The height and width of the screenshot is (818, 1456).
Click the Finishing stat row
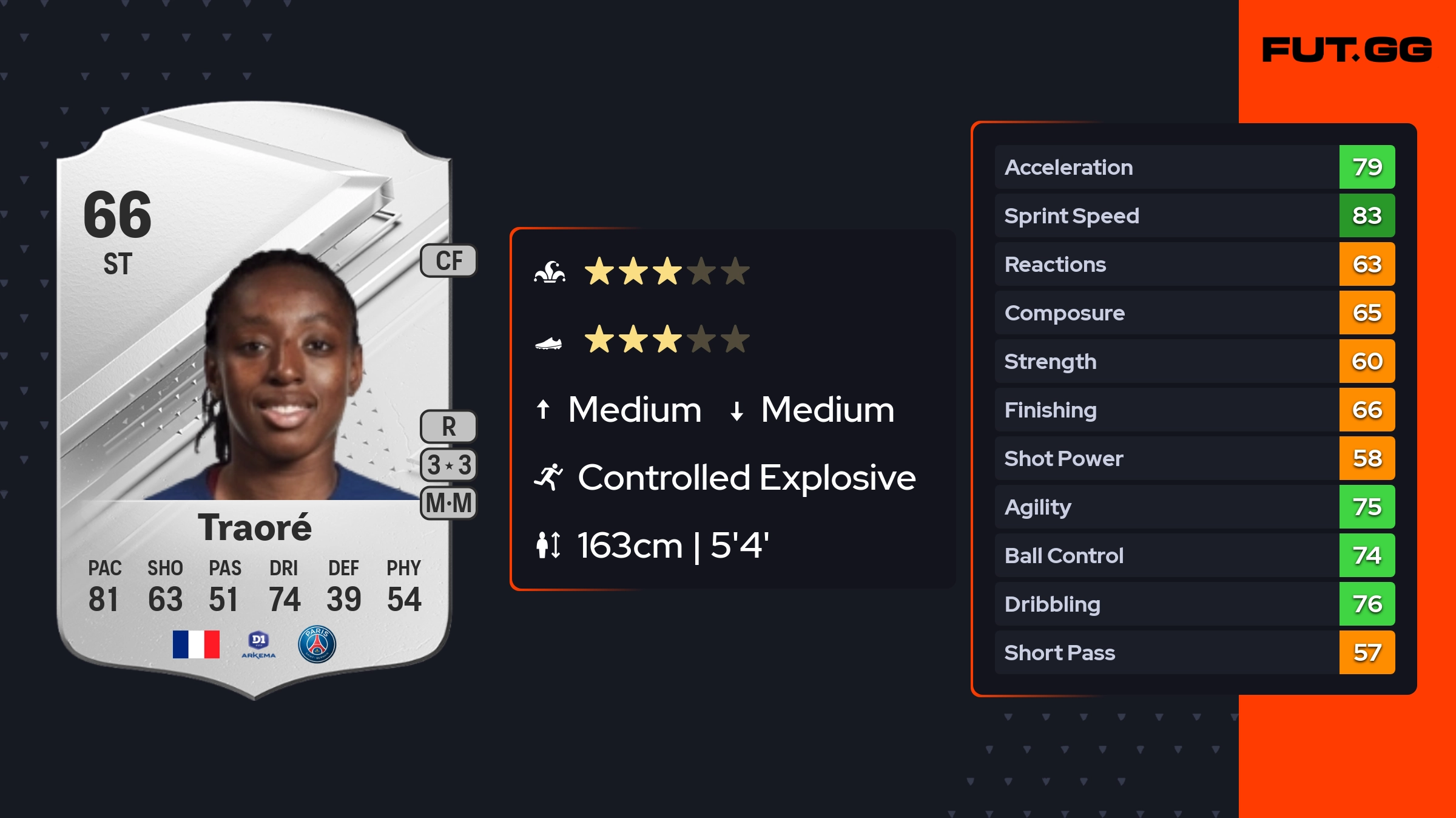[1194, 410]
